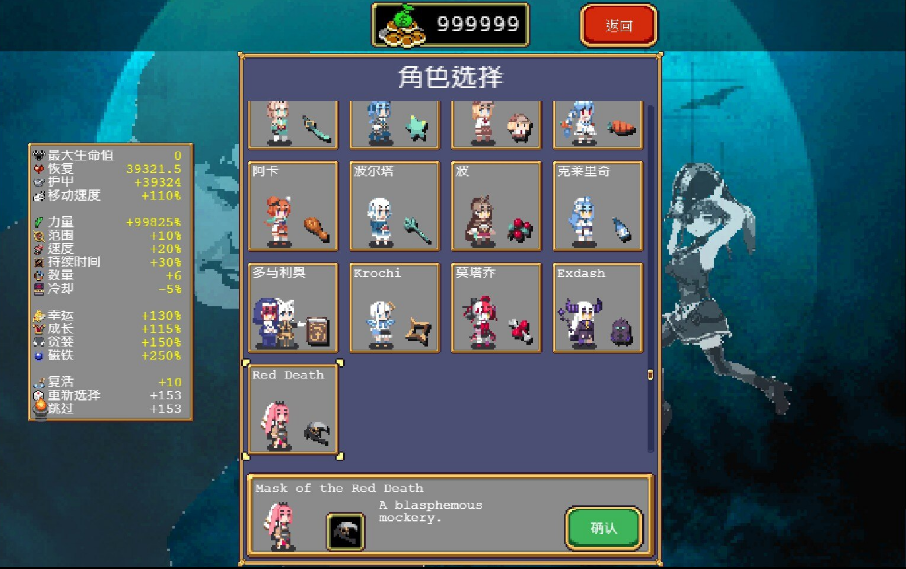
Task: Select the 波 character with cherries
Action: point(496,206)
